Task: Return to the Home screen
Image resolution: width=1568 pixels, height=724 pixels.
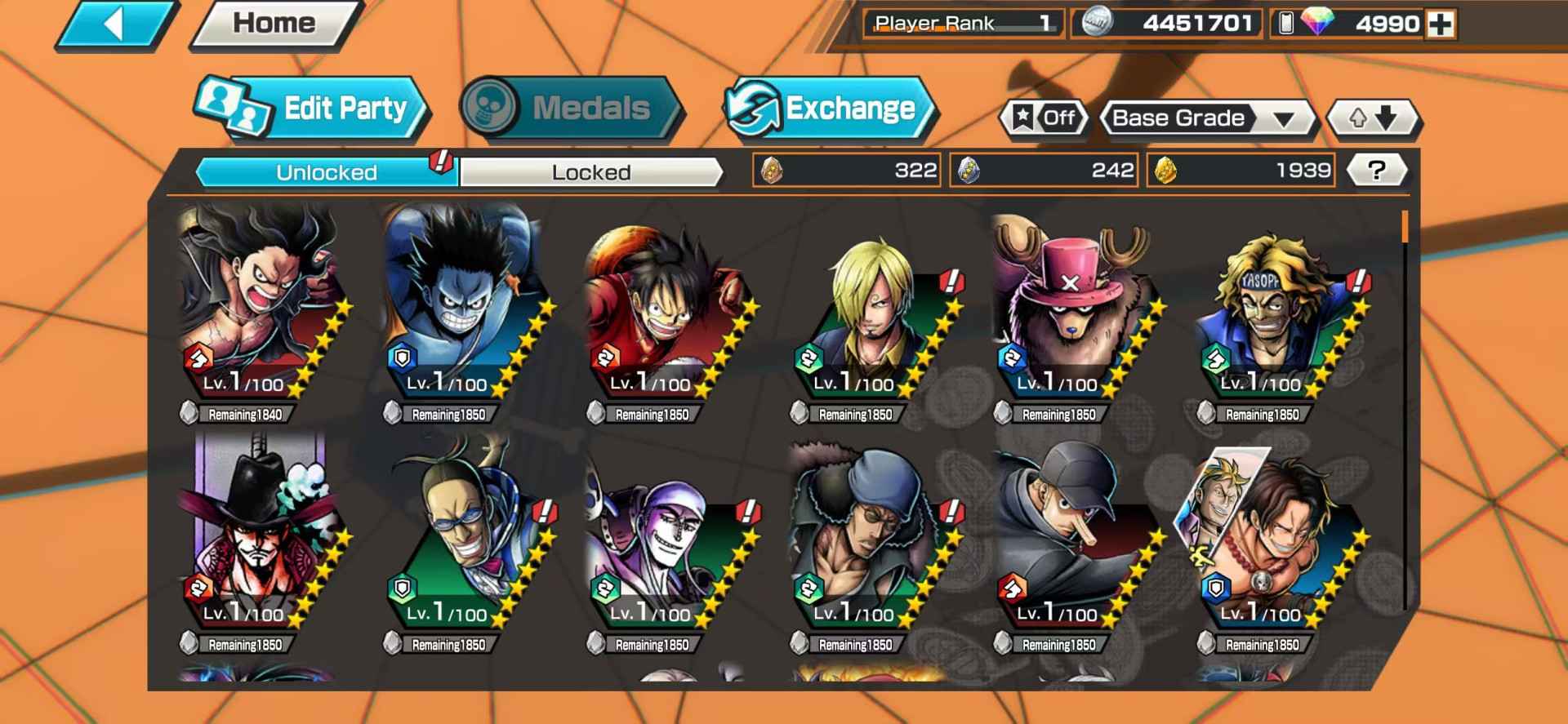Action: click(274, 24)
